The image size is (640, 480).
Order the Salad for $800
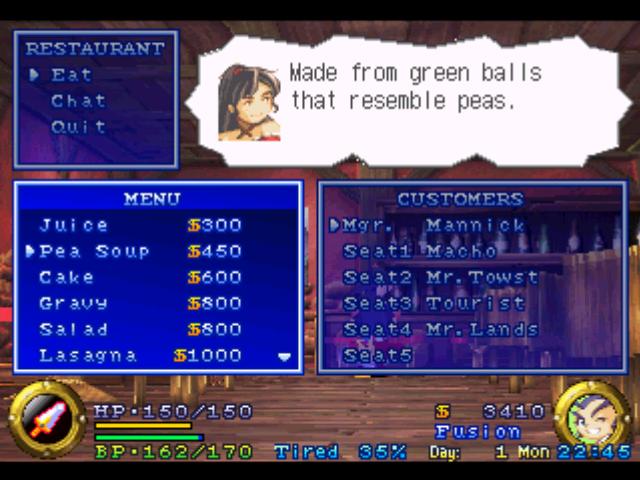pyautogui.click(x=140, y=329)
